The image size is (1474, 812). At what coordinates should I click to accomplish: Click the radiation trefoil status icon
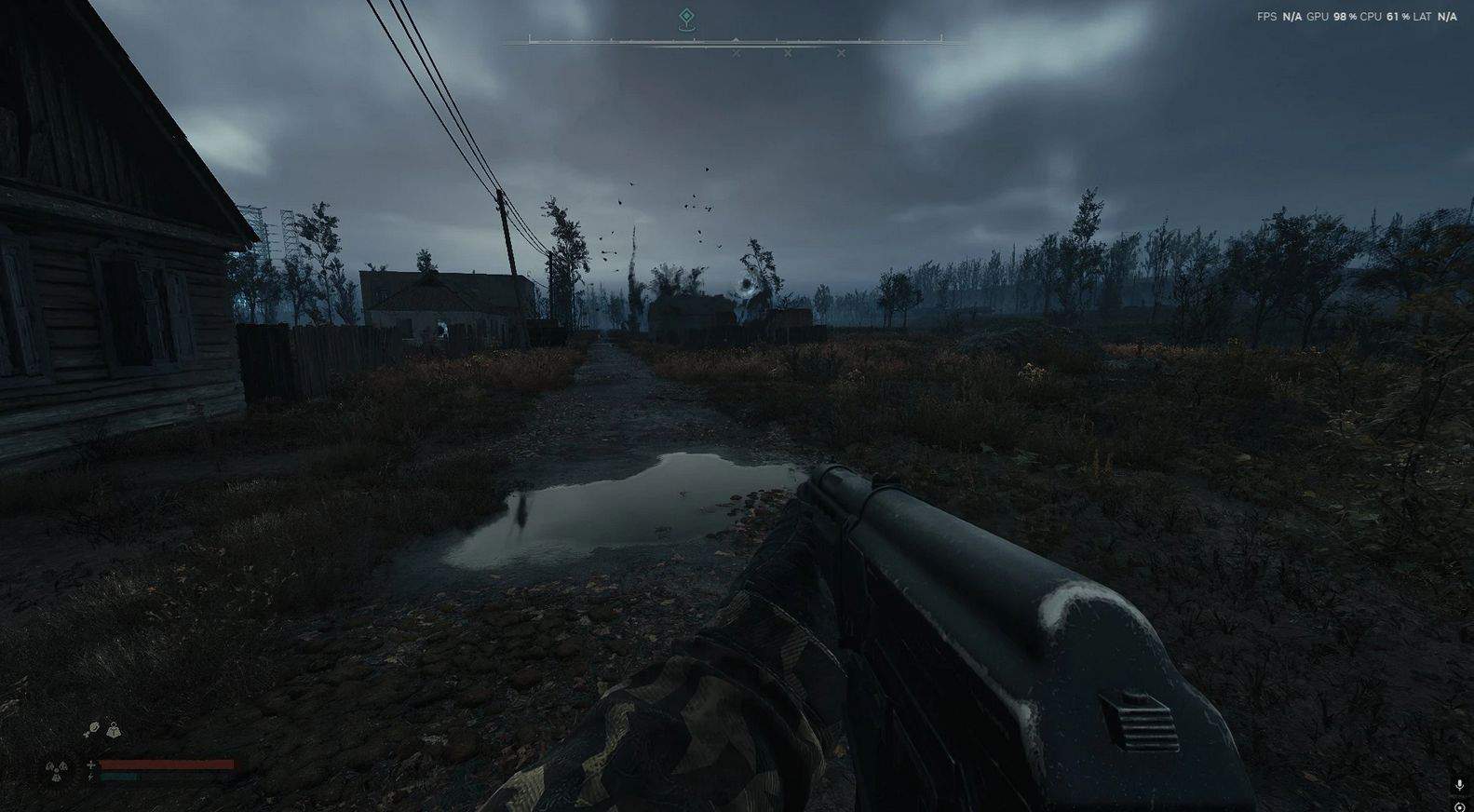click(55, 770)
